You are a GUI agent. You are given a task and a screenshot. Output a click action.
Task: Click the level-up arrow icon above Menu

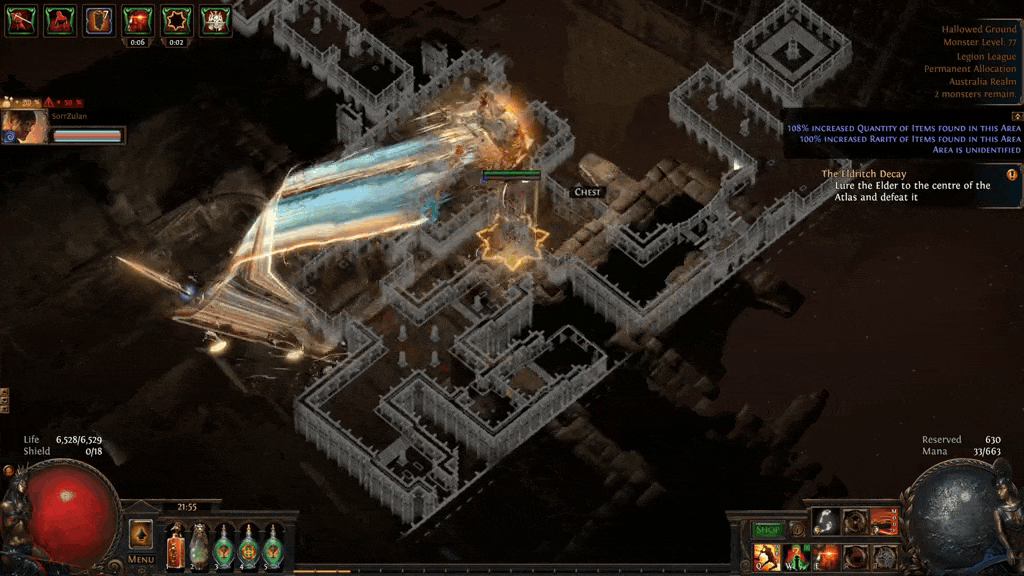pyautogui.click(x=141, y=534)
